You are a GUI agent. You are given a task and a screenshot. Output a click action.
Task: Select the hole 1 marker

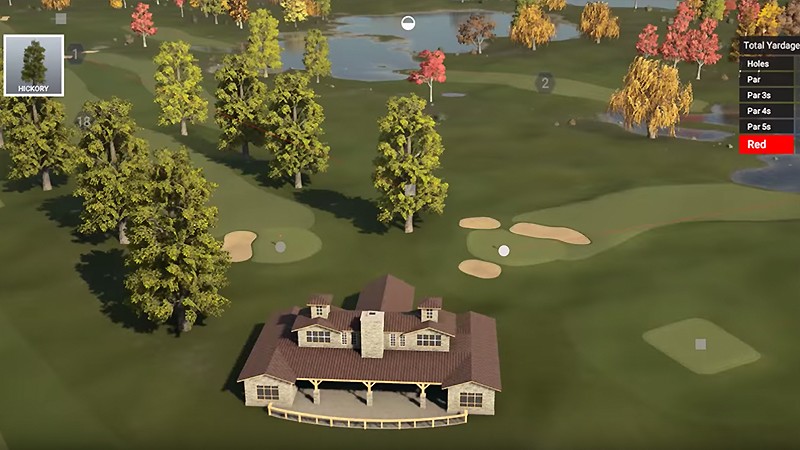point(75,53)
